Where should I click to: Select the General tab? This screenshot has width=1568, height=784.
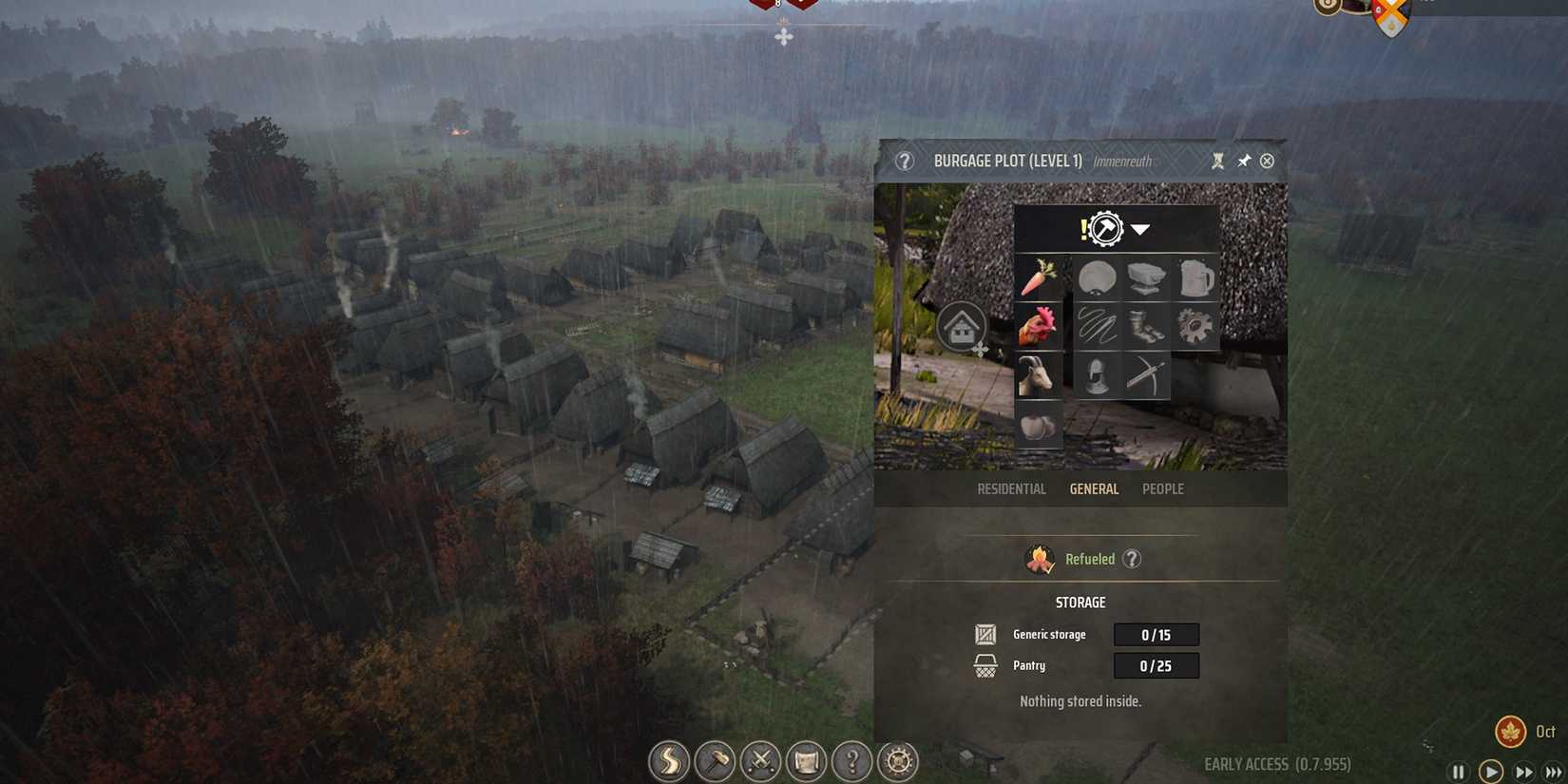click(1094, 489)
